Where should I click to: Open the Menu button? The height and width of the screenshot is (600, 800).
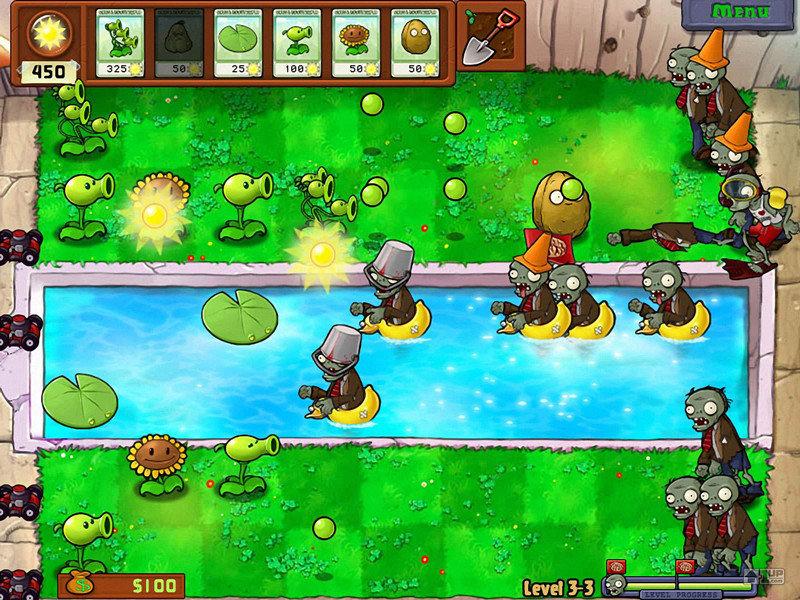click(740, 12)
